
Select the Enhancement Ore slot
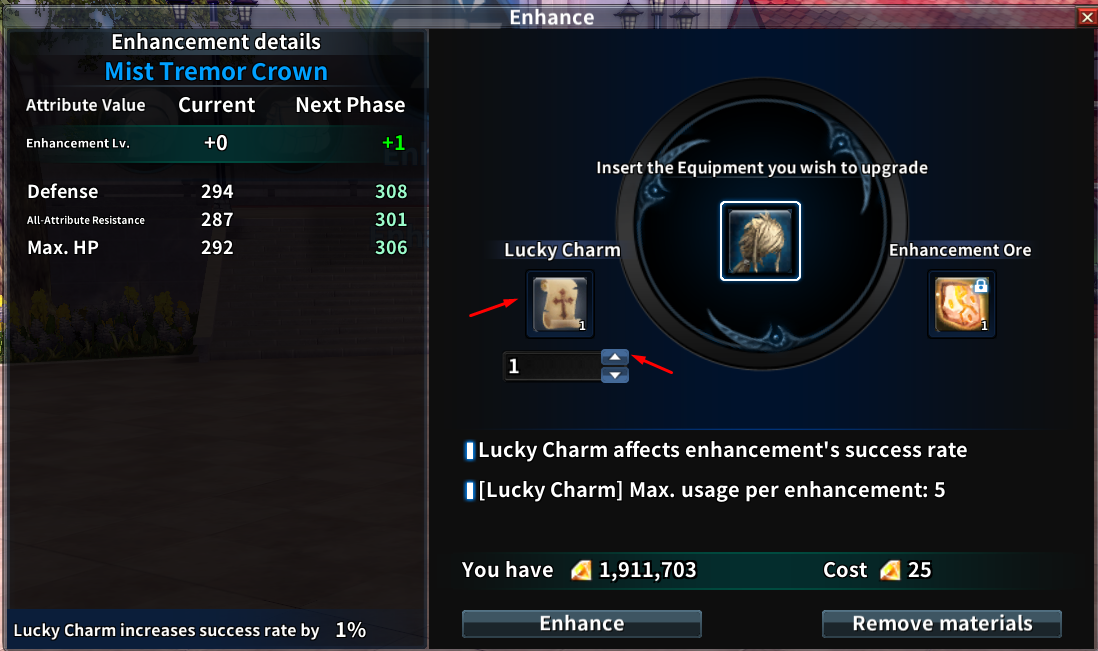(962, 304)
